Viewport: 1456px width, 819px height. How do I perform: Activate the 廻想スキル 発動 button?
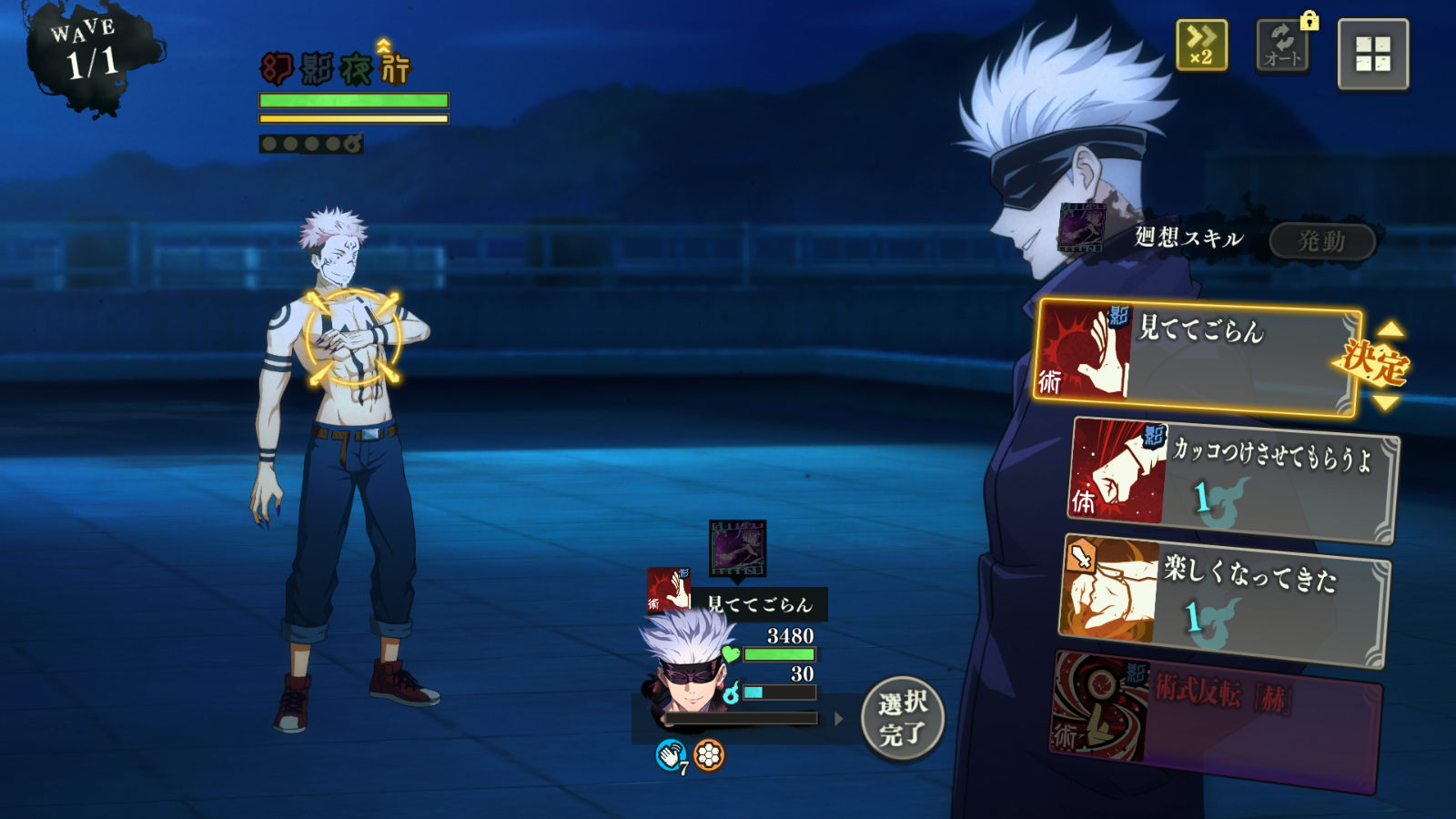coord(1321,241)
